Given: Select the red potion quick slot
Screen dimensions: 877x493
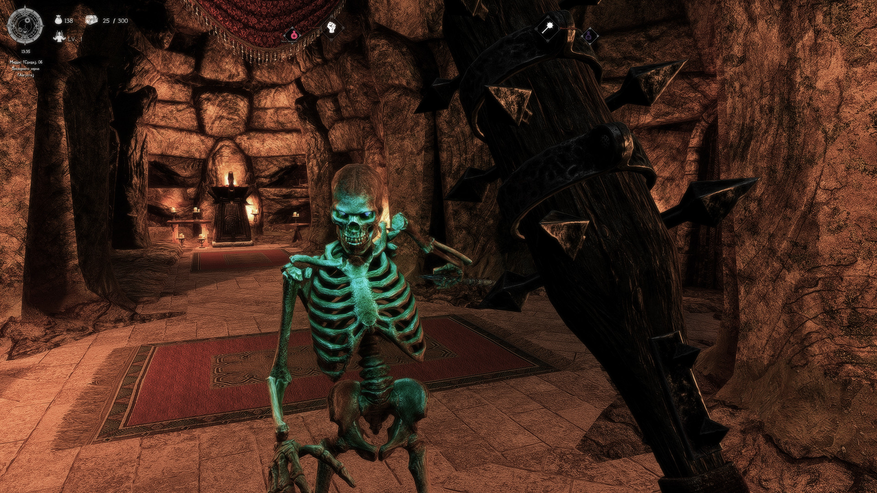Looking at the screenshot, I should (x=295, y=34).
